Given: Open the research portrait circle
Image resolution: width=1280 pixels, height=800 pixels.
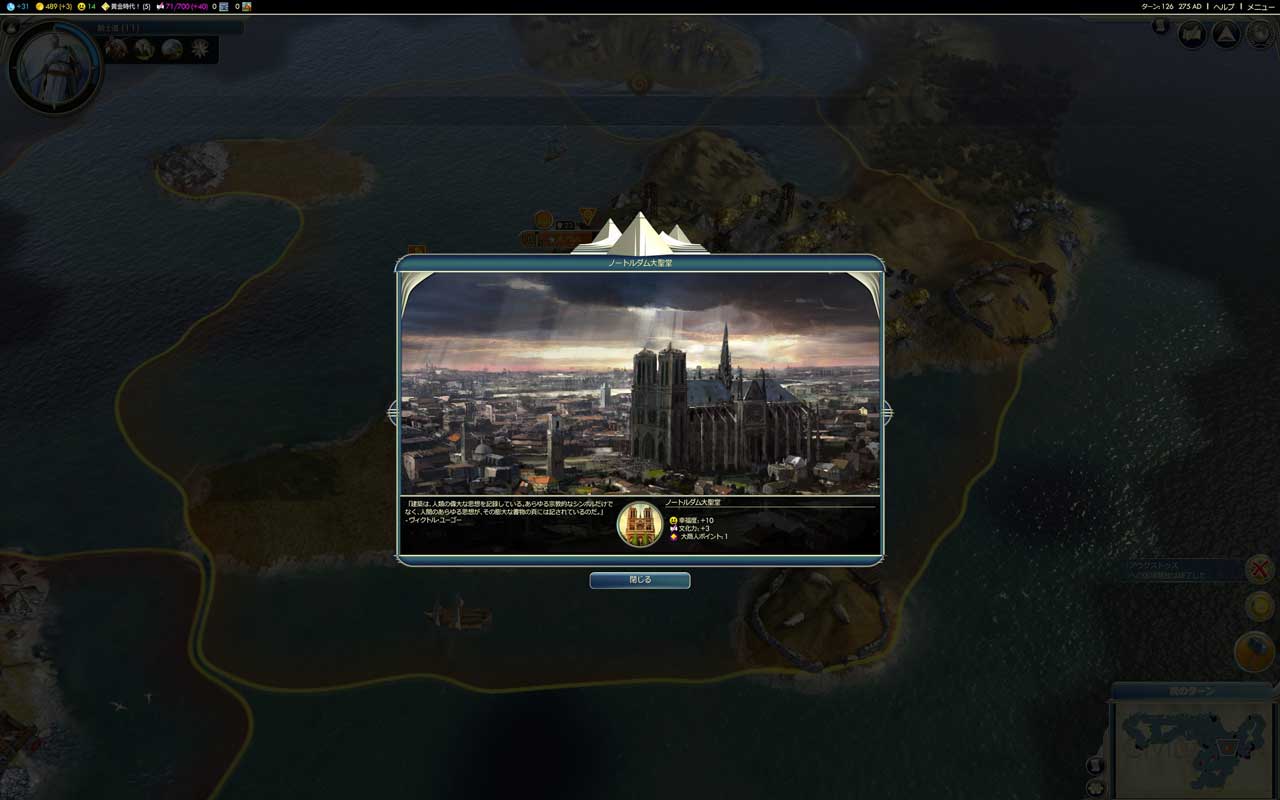Looking at the screenshot, I should (53, 67).
